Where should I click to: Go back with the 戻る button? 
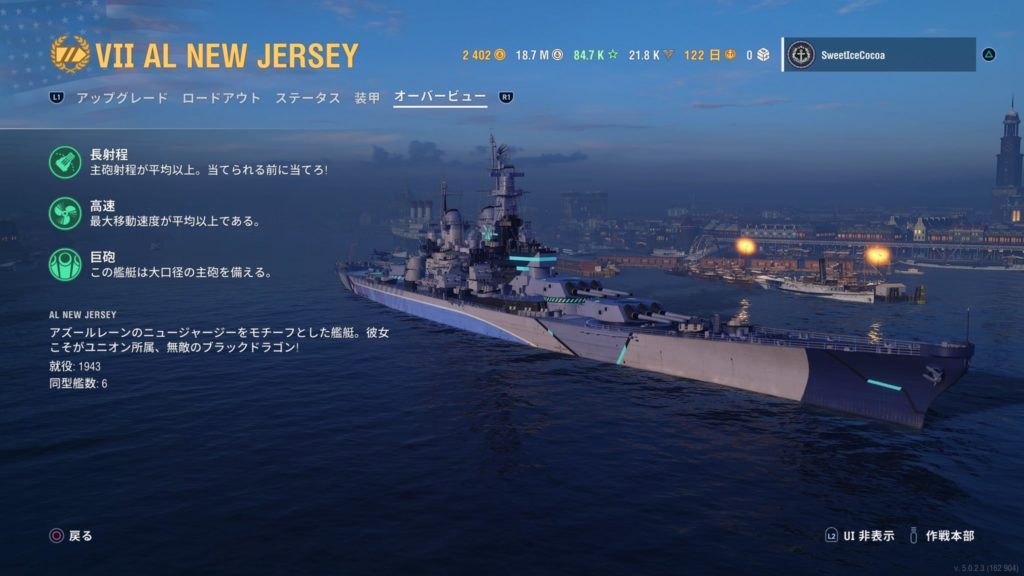71,536
